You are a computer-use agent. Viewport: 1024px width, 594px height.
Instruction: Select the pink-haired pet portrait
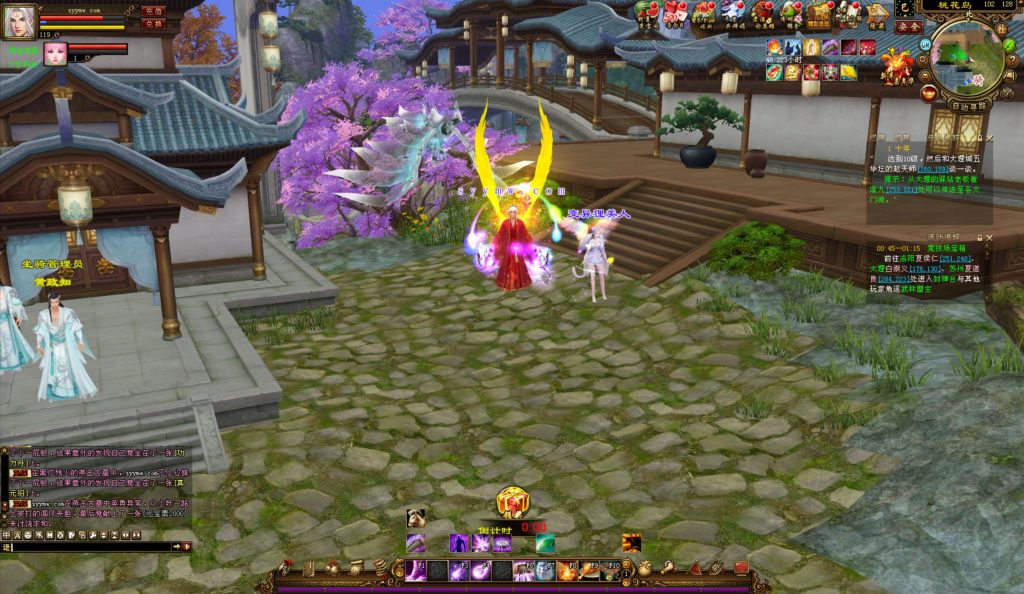pyautogui.click(x=54, y=53)
